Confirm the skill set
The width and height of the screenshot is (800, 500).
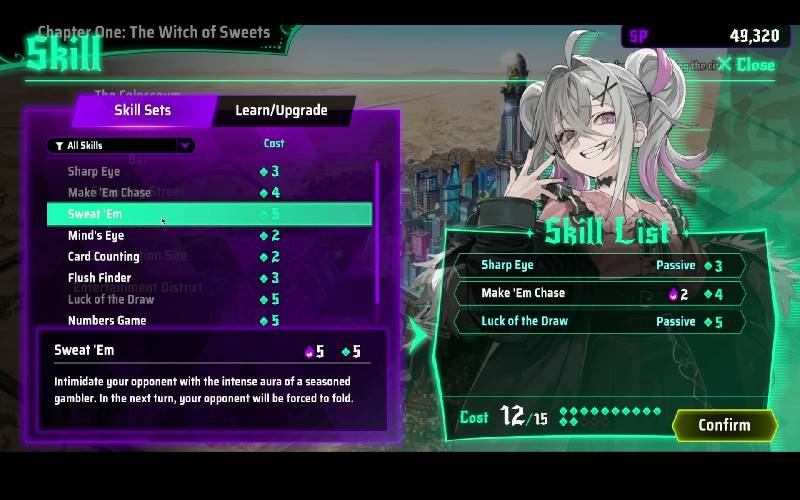(724, 425)
